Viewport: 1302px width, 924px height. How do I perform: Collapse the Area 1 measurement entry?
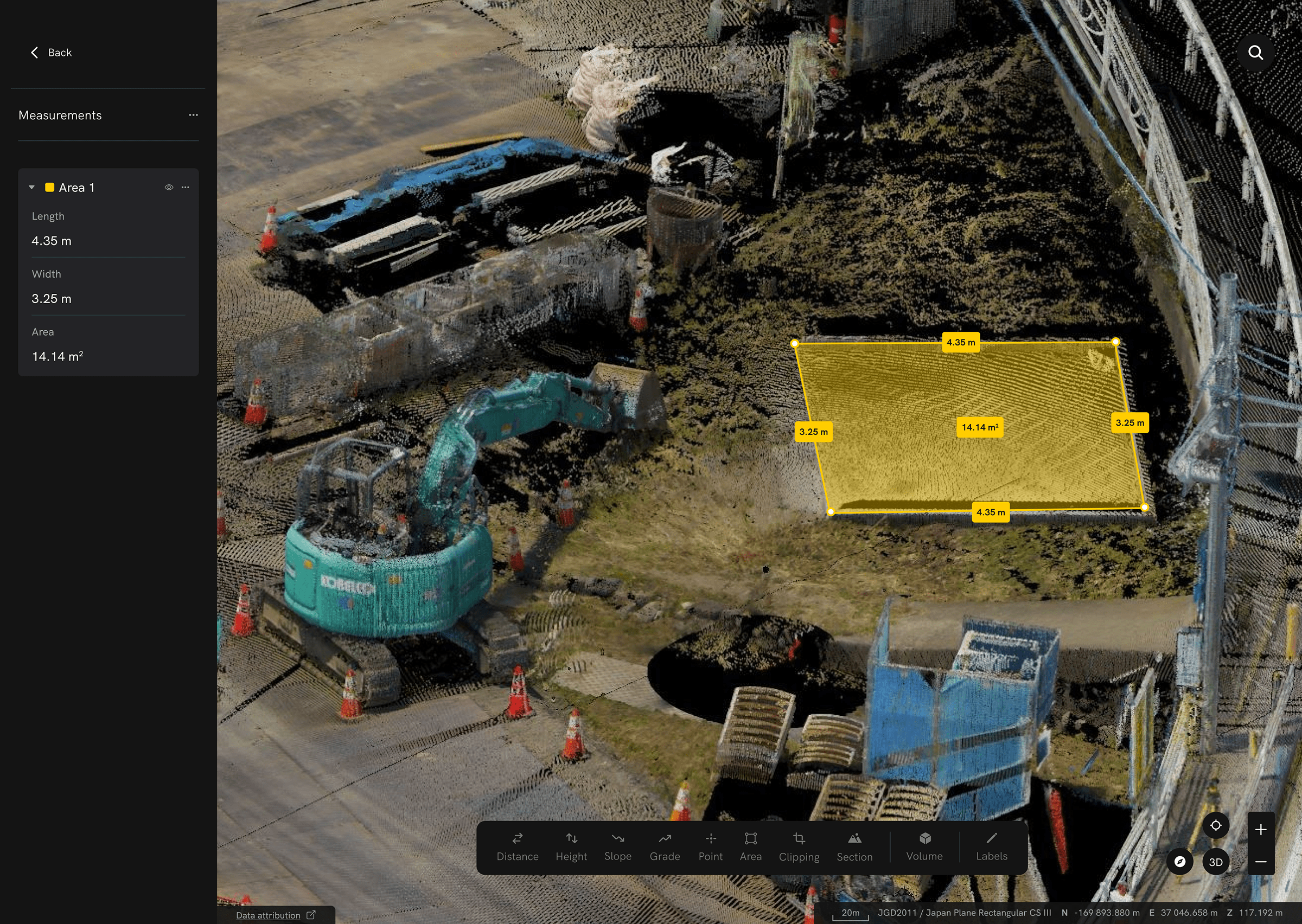click(32, 187)
